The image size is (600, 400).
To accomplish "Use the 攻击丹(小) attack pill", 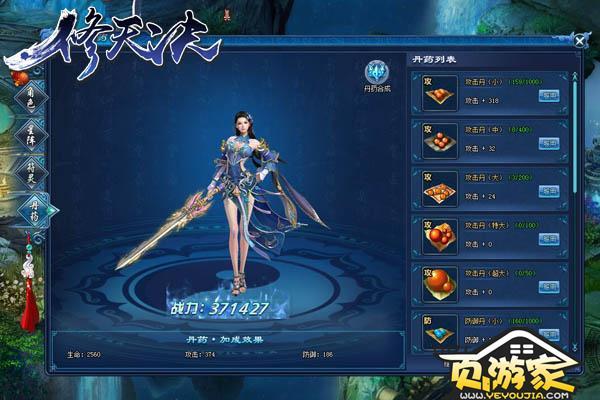I will (x=548, y=96).
